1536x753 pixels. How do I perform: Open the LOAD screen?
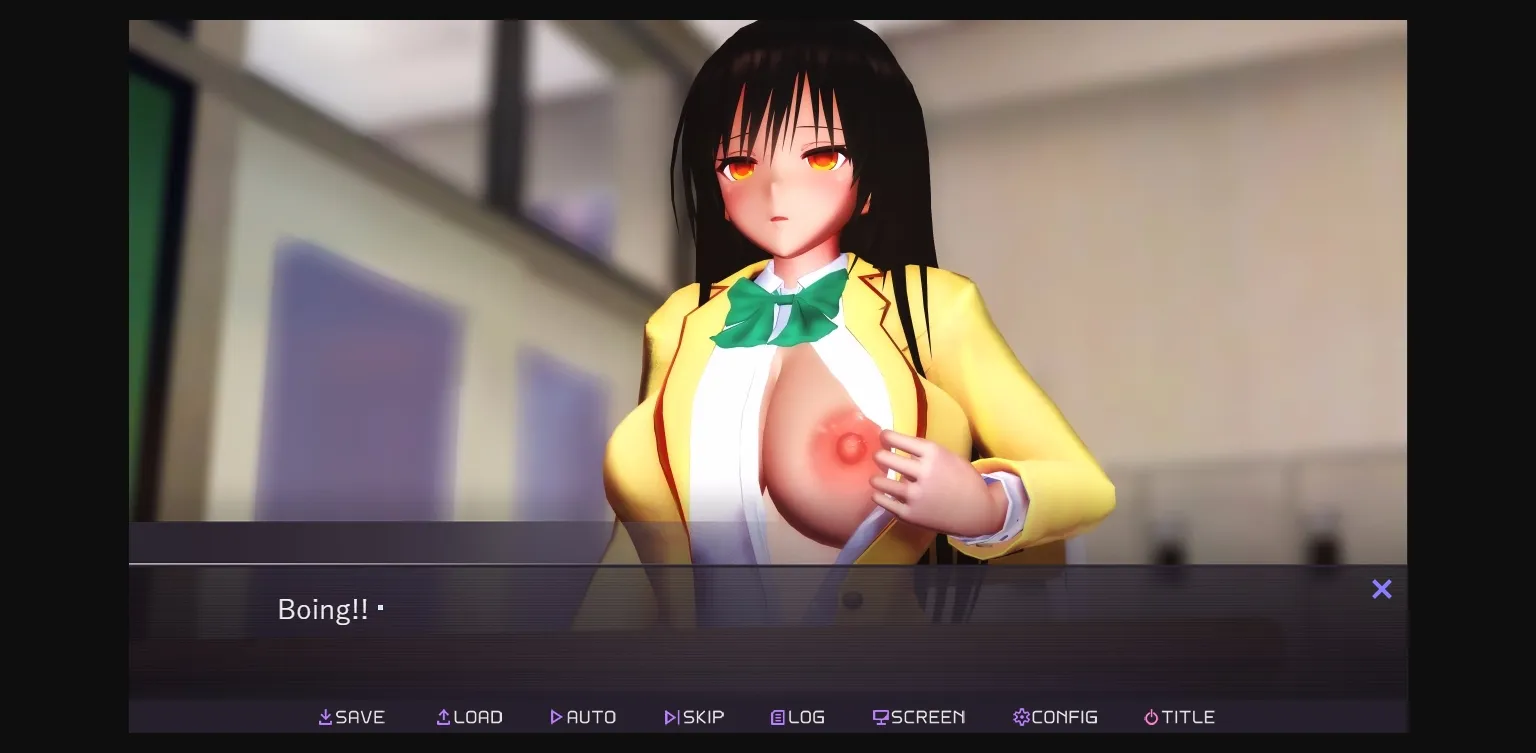click(469, 717)
